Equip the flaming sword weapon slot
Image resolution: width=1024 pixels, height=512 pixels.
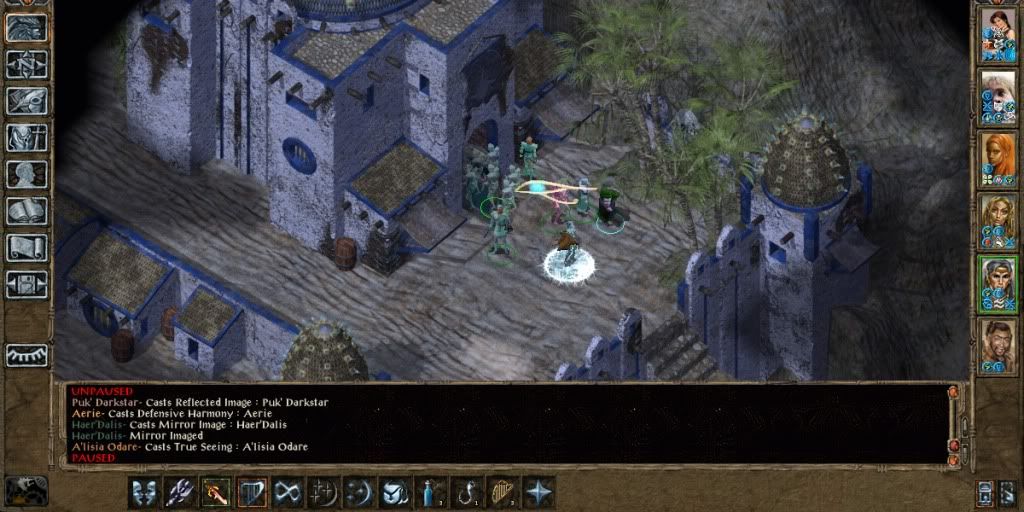point(216,492)
